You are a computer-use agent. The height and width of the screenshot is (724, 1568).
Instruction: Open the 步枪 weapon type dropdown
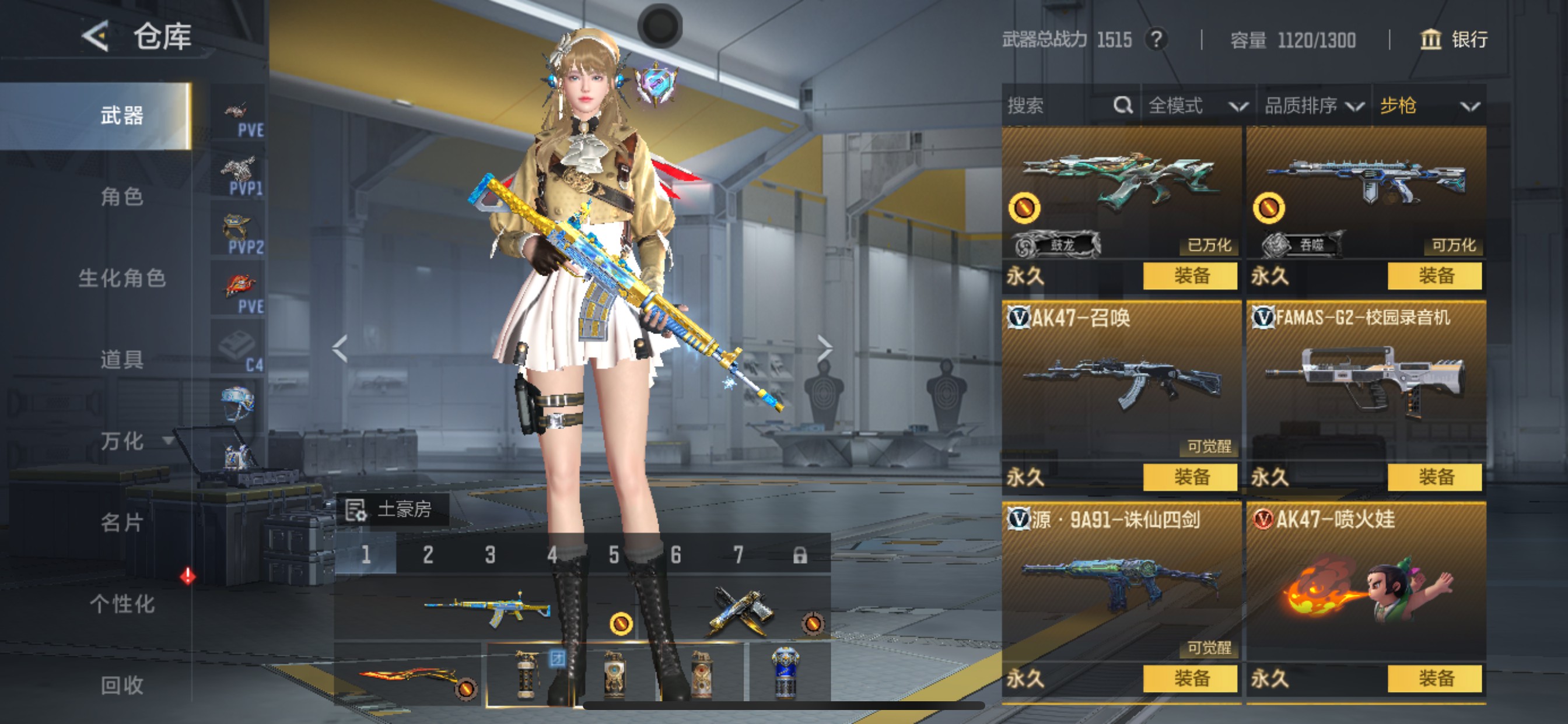pyautogui.click(x=1428, y=106)
